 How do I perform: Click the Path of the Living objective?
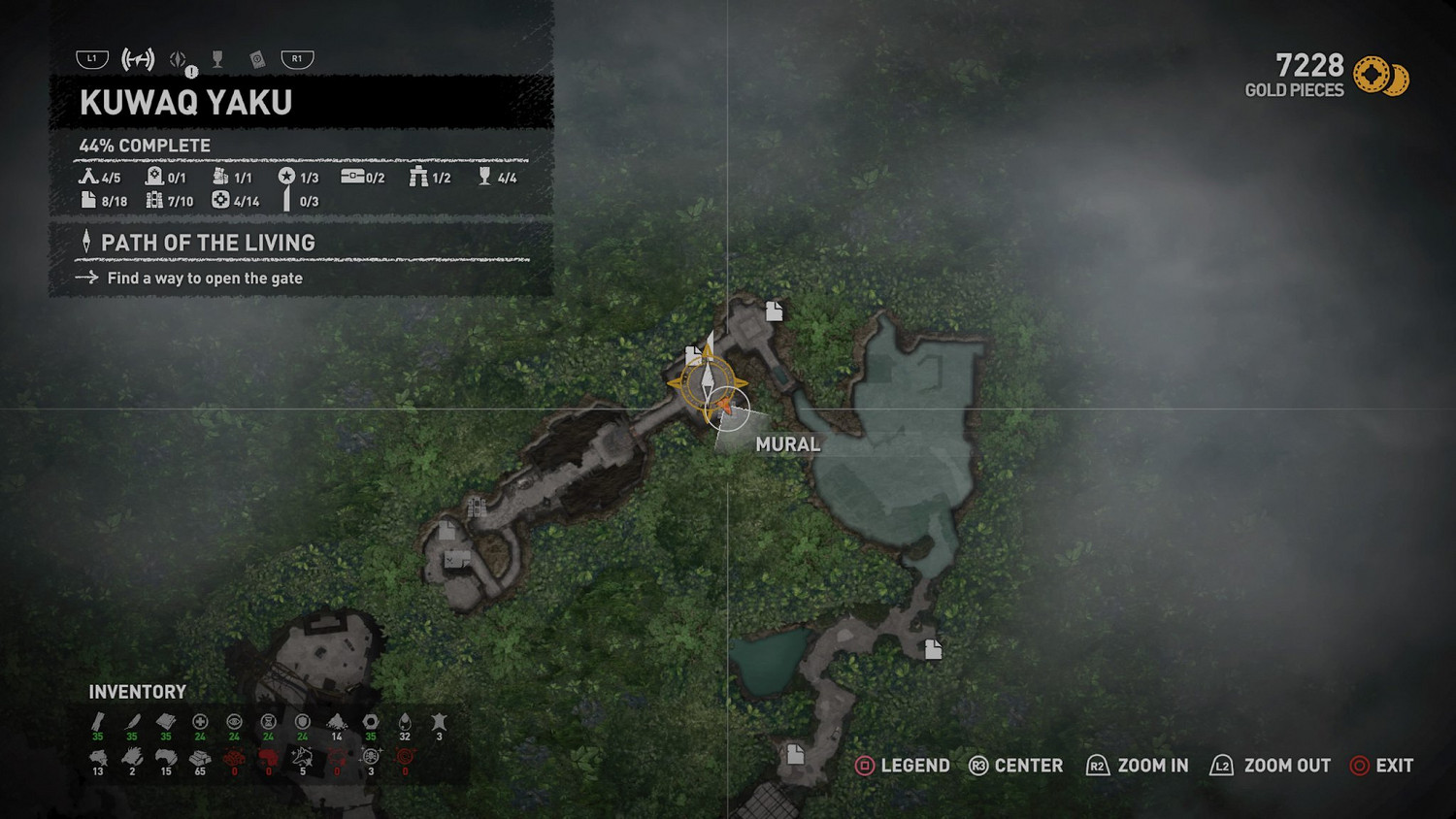[208, 243]
